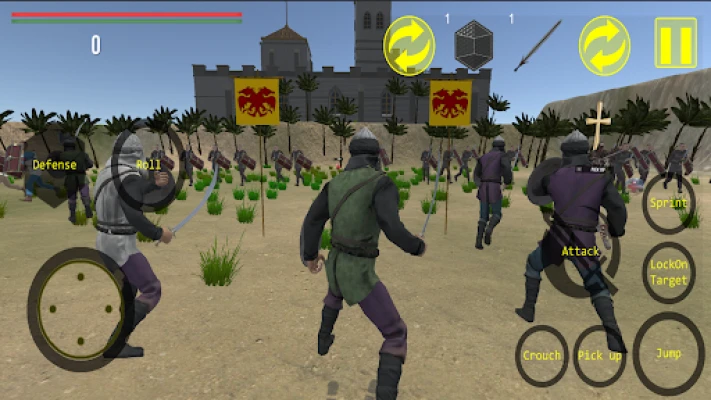Toggle LockOn Target

pyautogui.click(x=668, y=273)
